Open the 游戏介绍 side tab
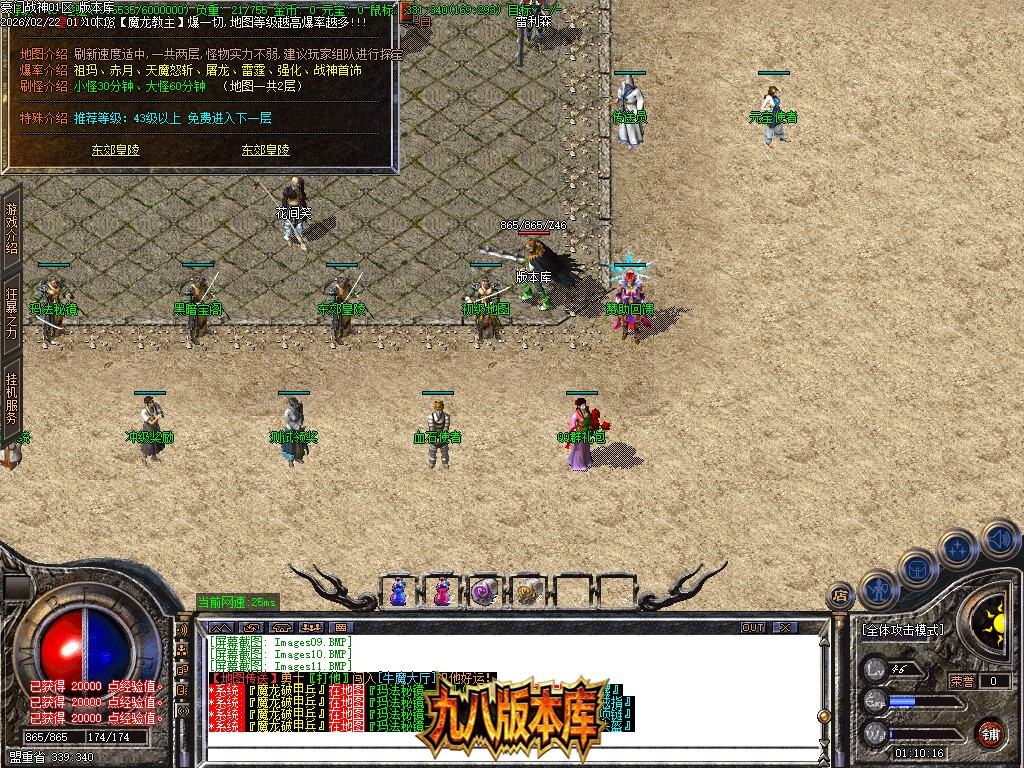 tap(12, 227)
